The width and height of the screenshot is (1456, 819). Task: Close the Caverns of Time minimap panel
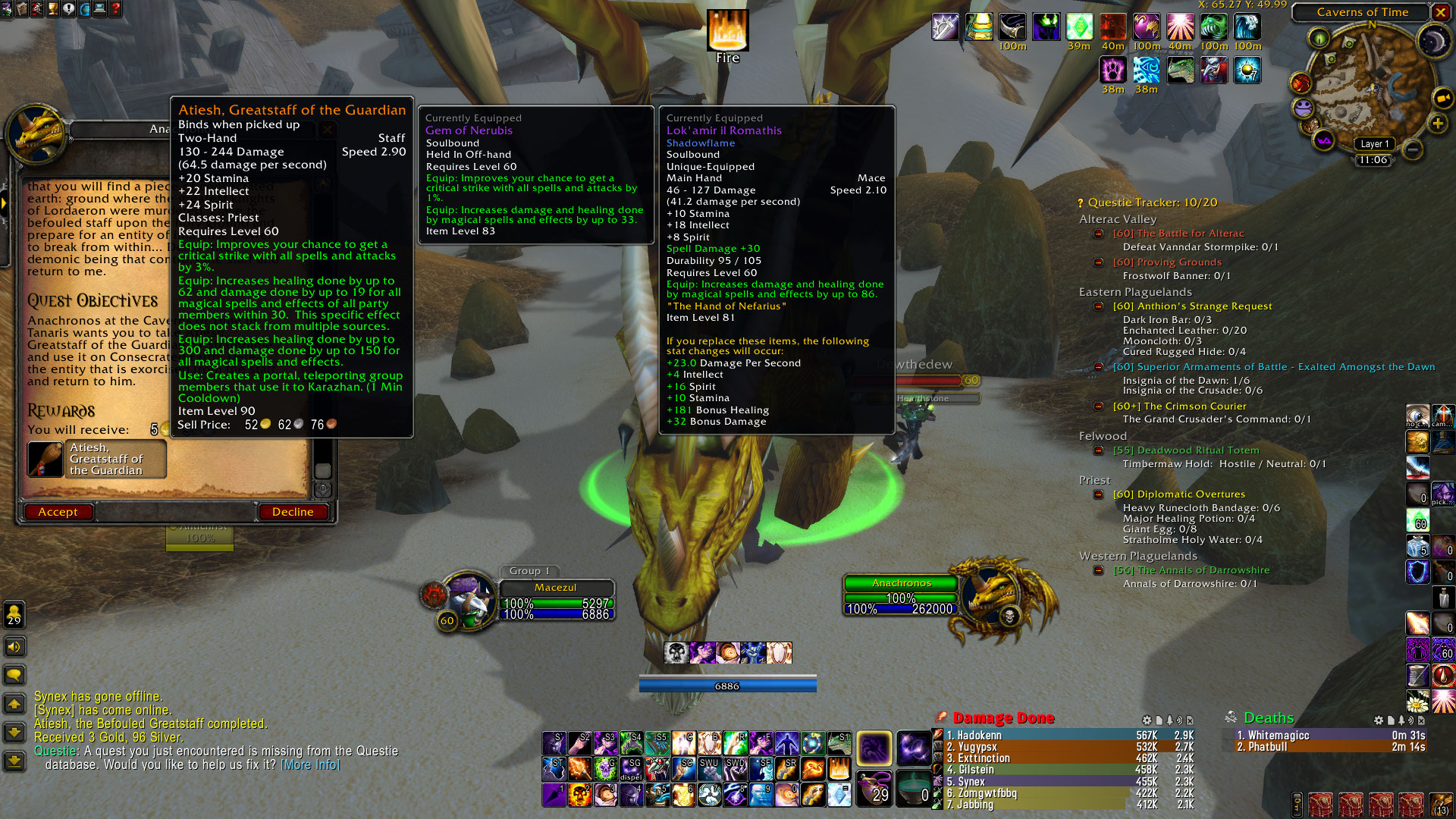(x=1440, y=12)
